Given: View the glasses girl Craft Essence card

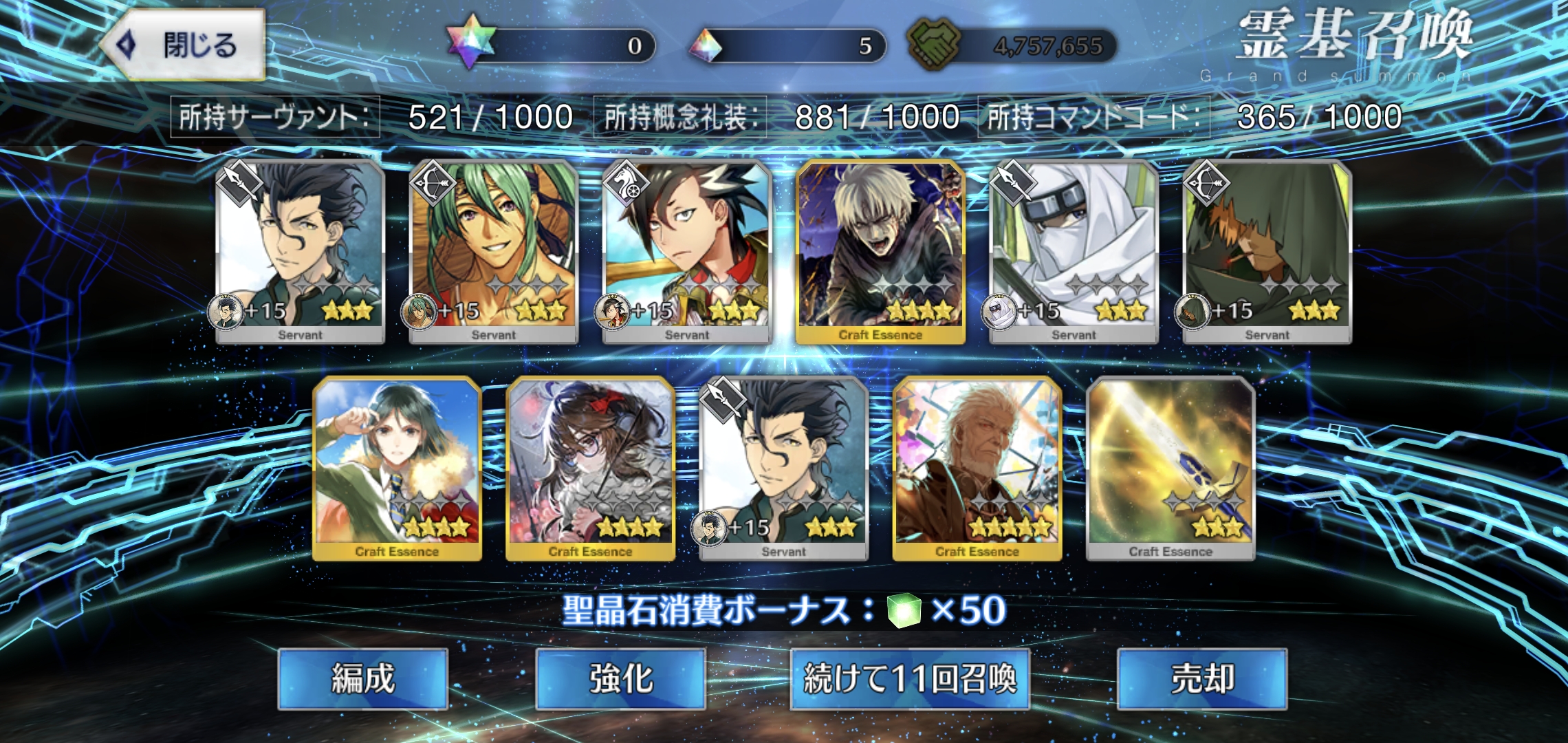Looking at the screenshot, I should (590, 469).
